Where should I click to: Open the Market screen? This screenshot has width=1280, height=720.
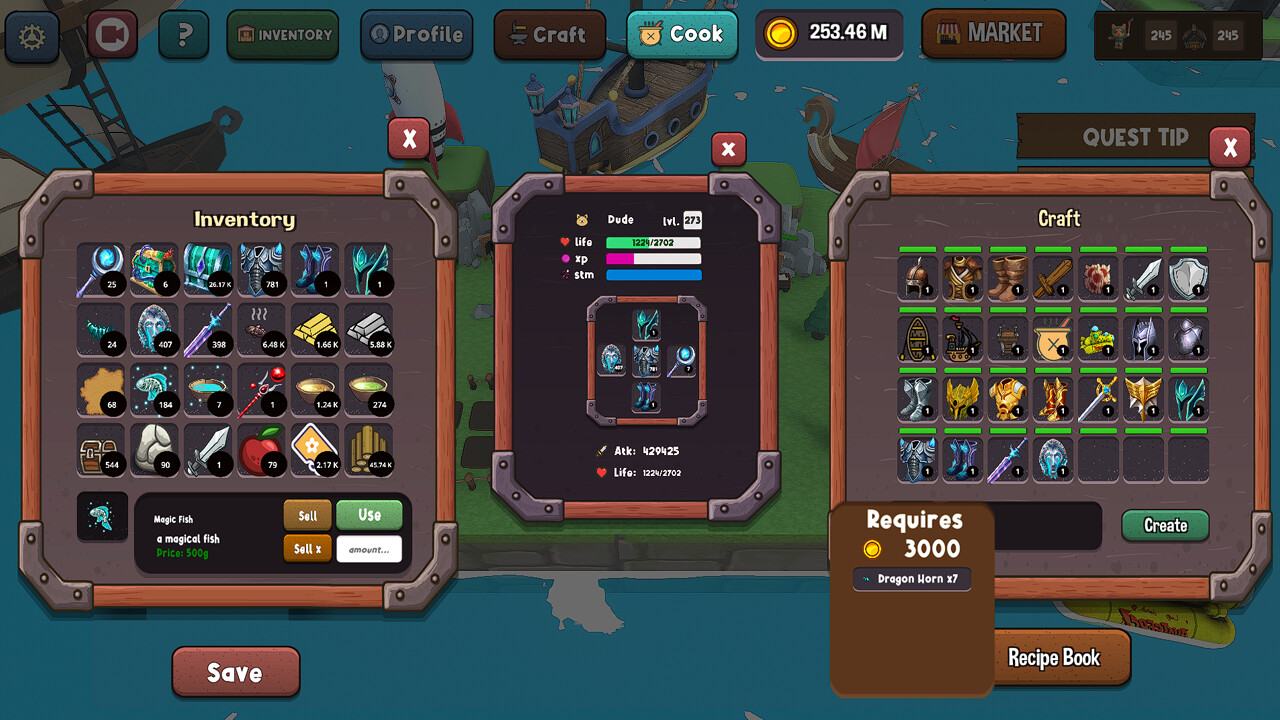(x=993, y=33)
